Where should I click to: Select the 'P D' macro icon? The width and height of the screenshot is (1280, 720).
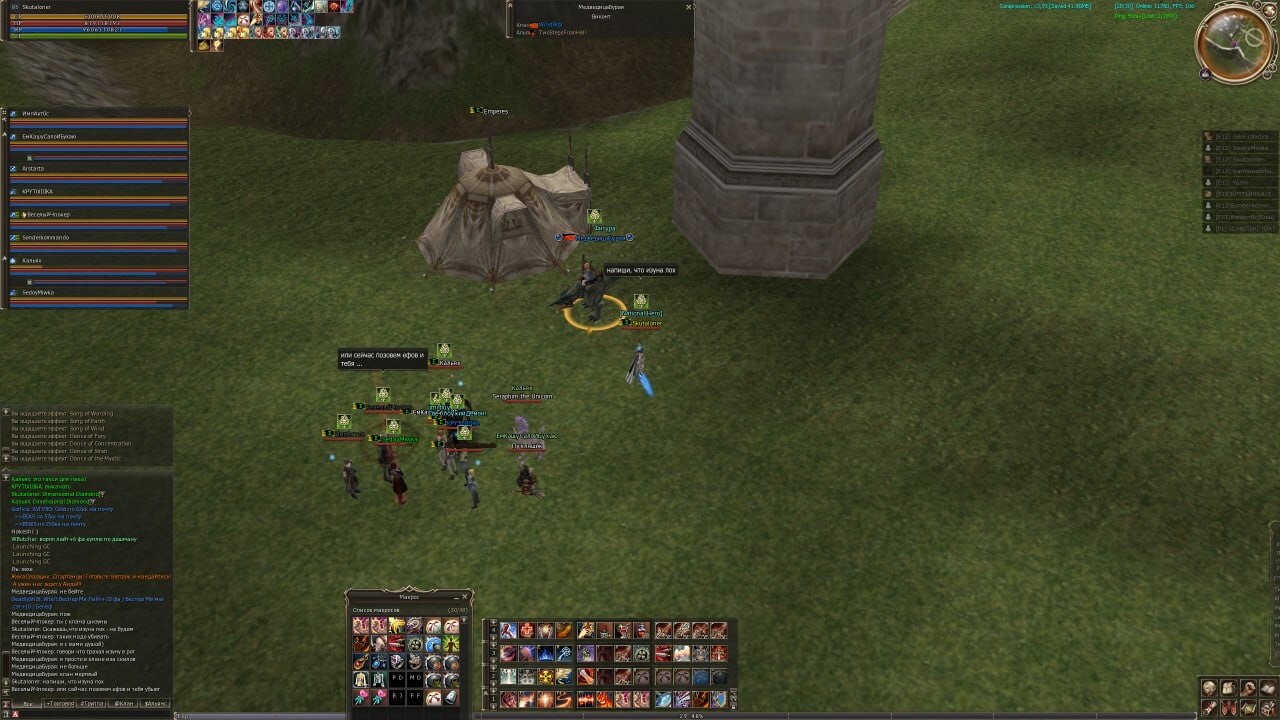397,679
